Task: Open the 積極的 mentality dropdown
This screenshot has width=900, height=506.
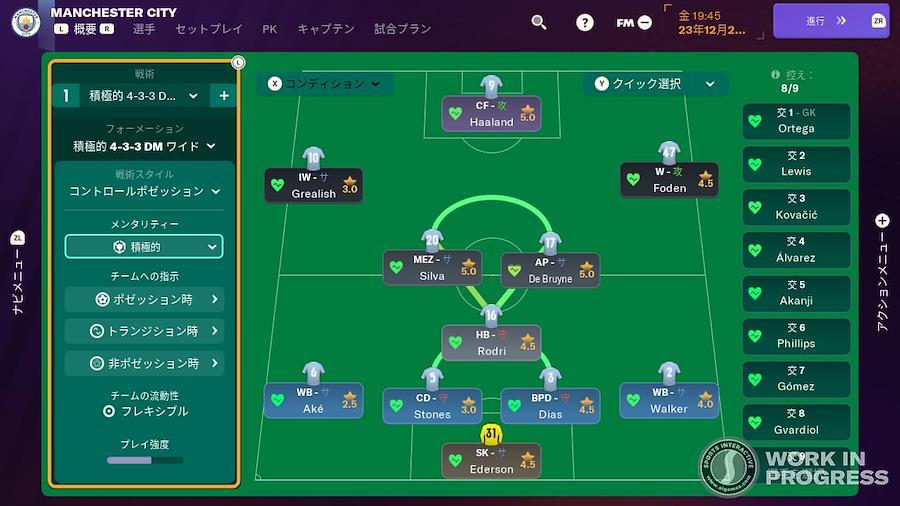Action: (144, 246)
